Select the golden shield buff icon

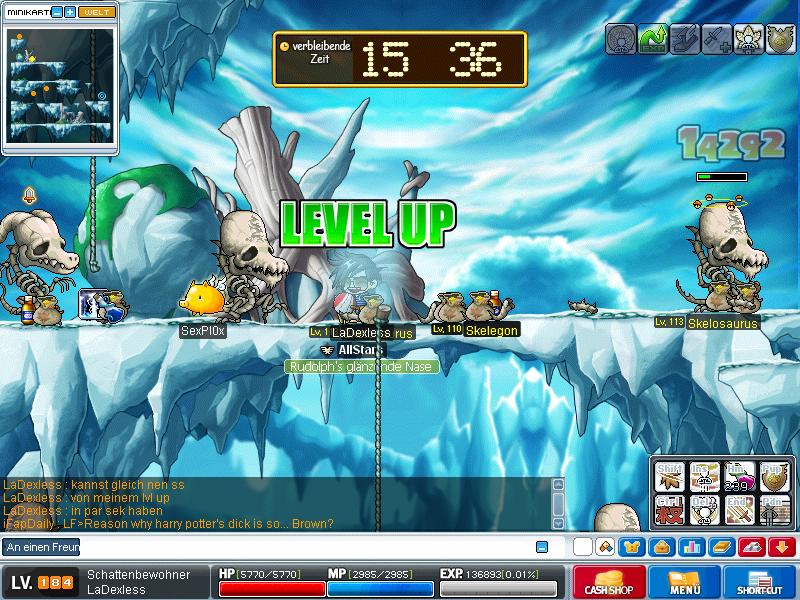778,38
